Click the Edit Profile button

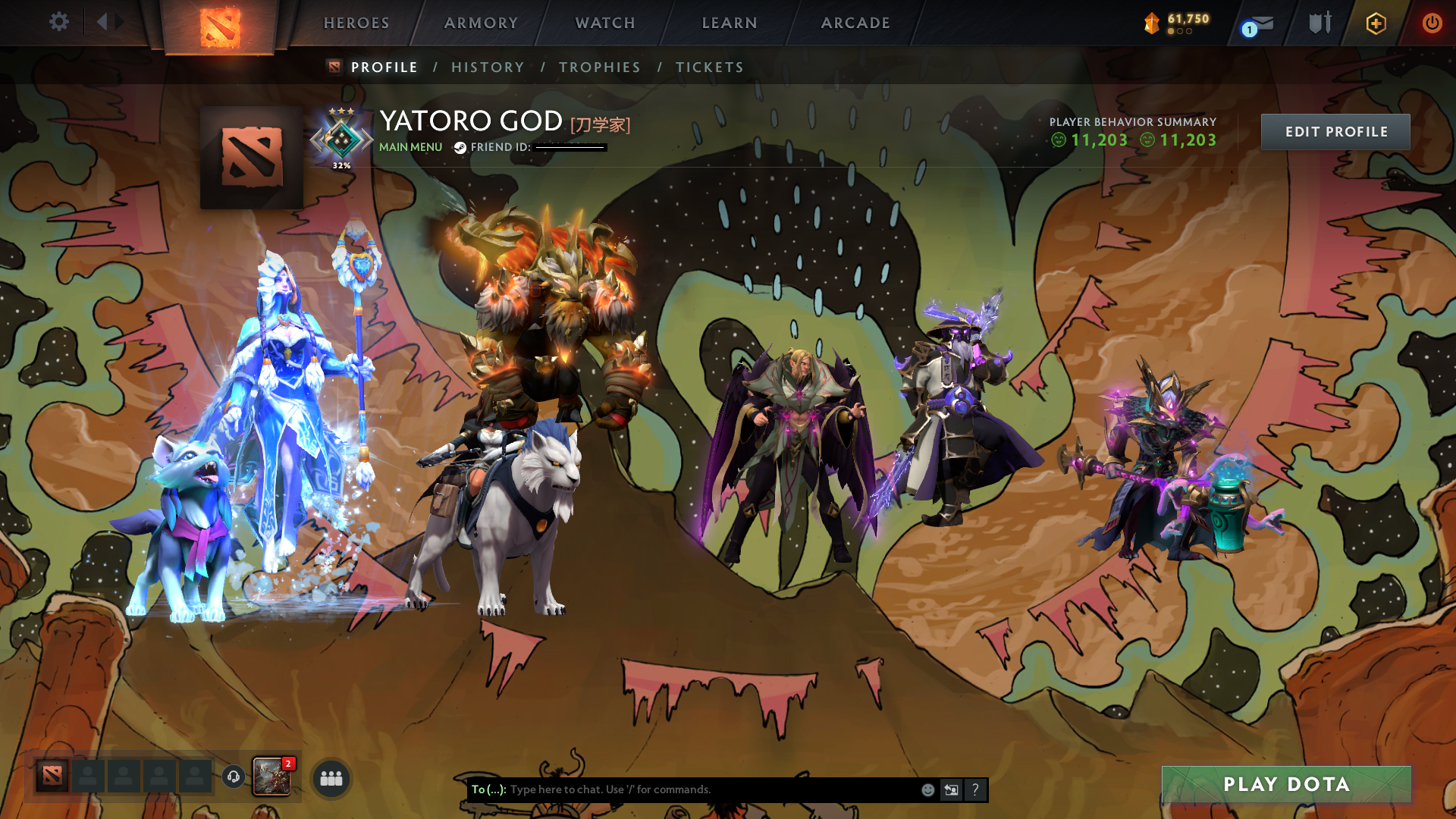coord(1335,131)
